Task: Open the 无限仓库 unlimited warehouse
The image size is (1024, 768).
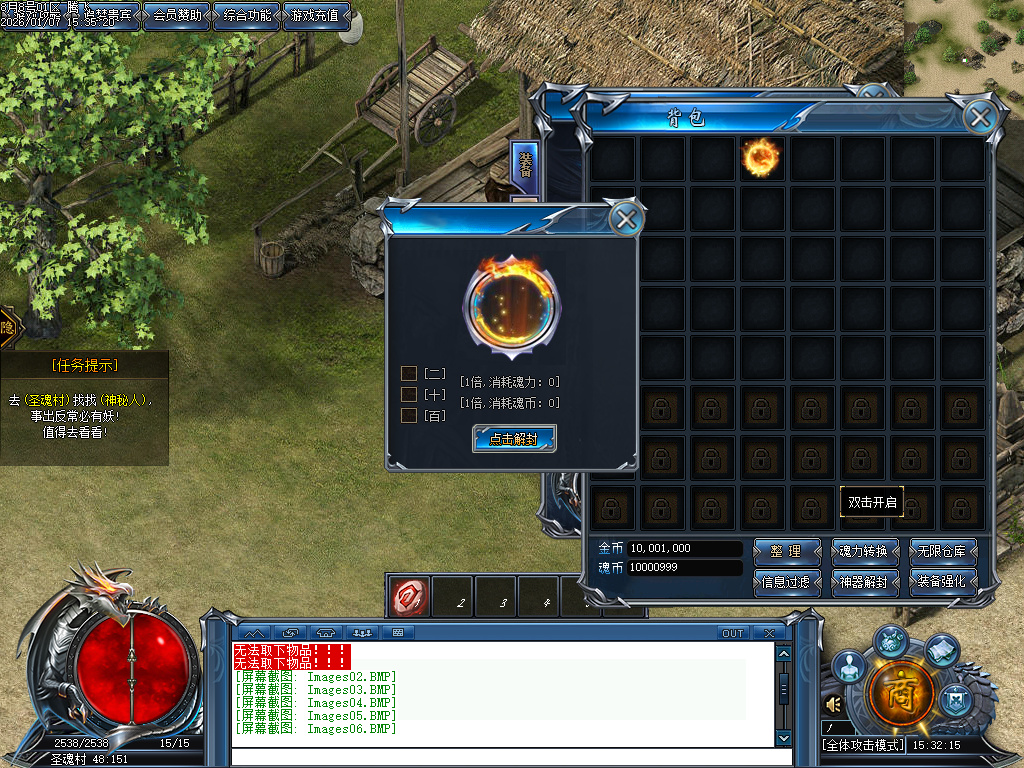Action: 942,551
